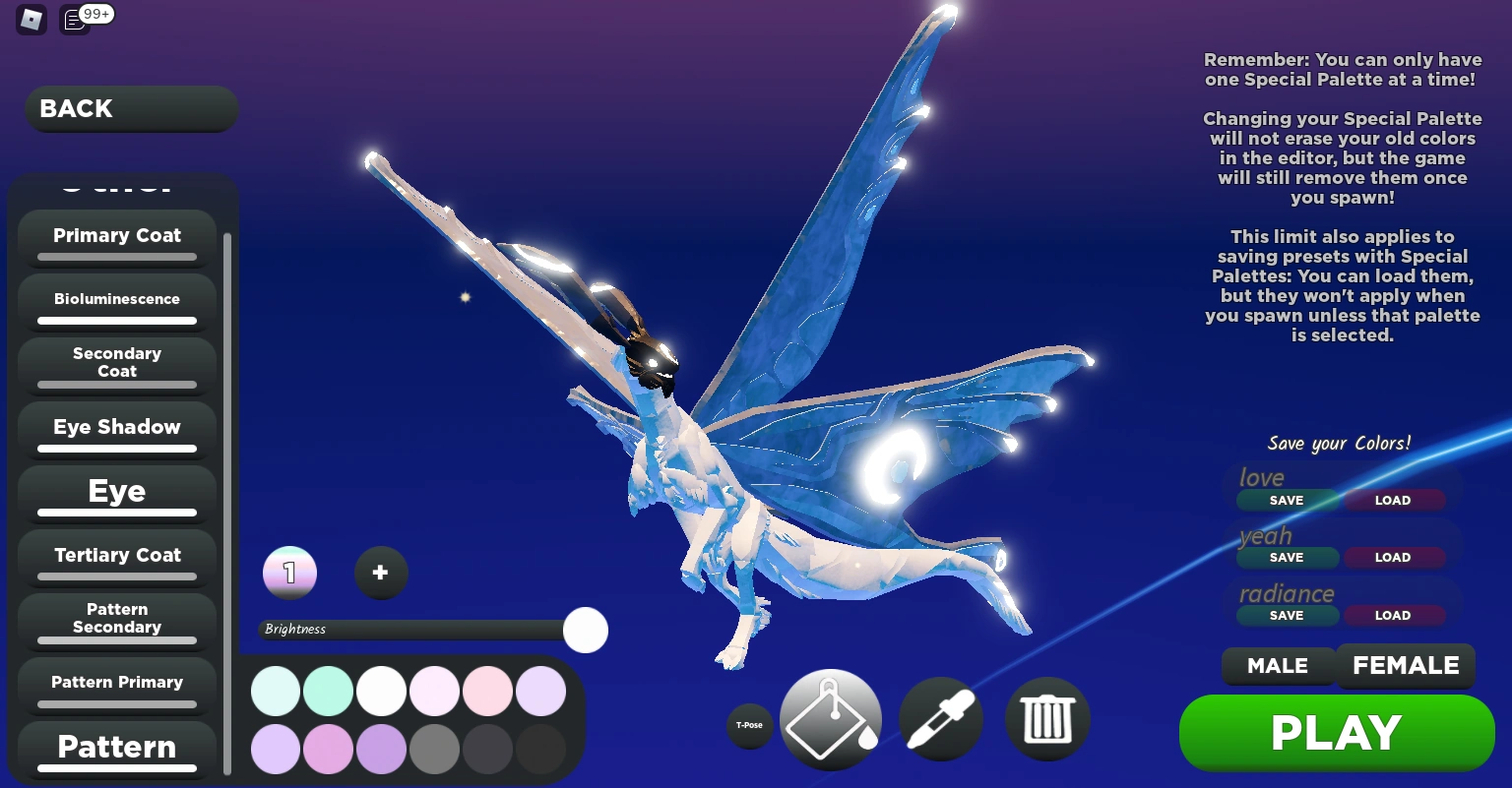
Task: Click the plus icon to add a palette
Action: (381, 573)
